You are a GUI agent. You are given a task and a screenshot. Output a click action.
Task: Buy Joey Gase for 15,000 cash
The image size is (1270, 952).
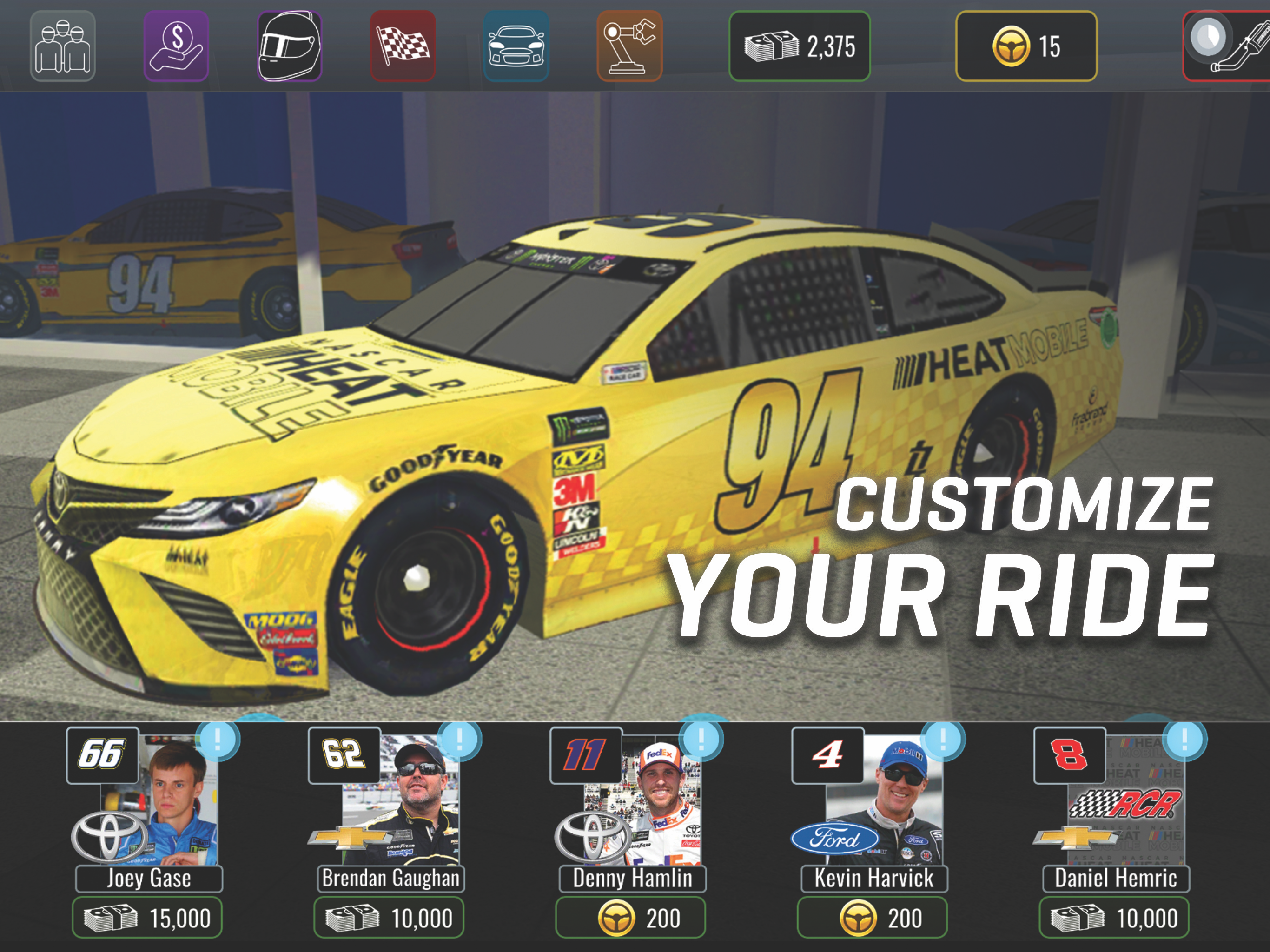point(147,919)
